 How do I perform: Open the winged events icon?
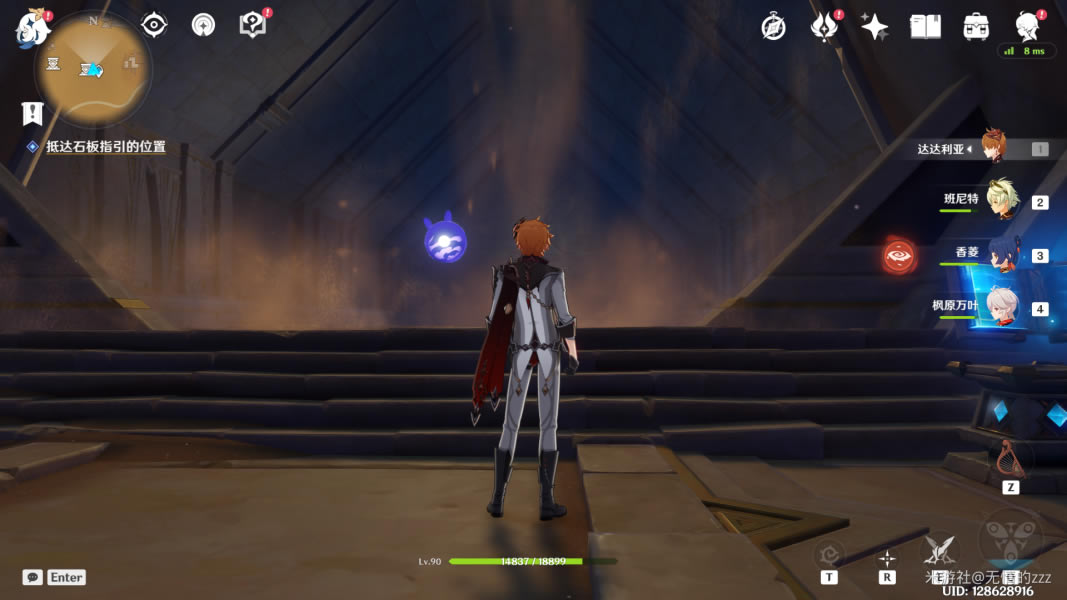coord(824,27)
